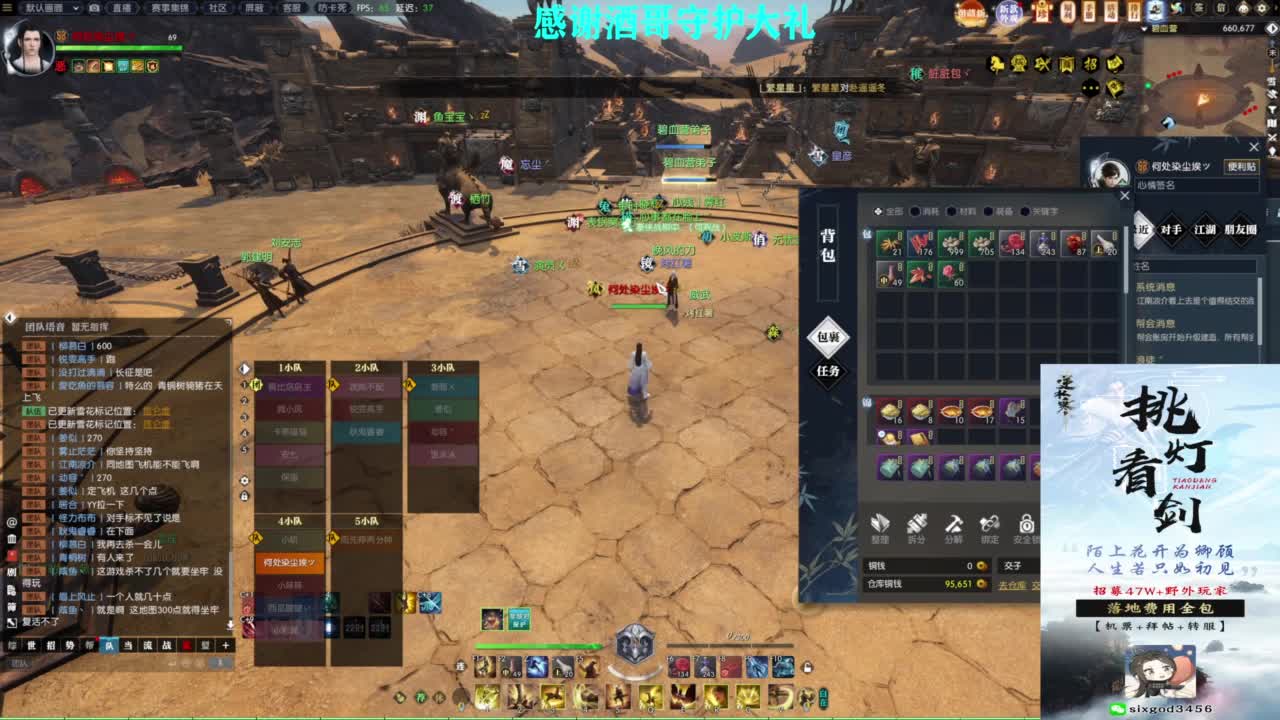This screenshot has height=720, width=1280.
Task: Open the gear settings icon near minimap
Action: (1262, 8)
